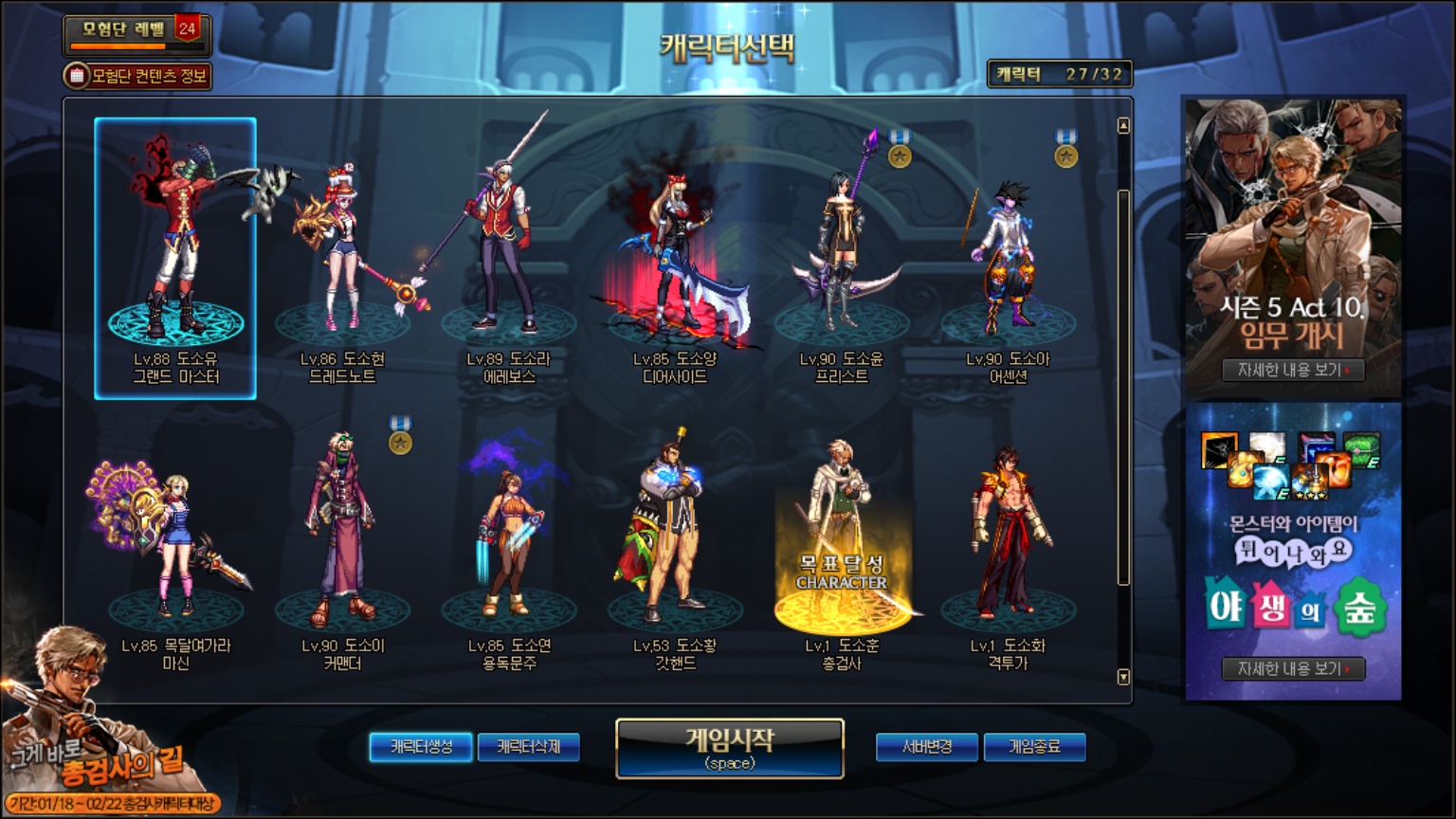Choose the Lv.86 드레드노트 character
Image resolution: width=1456 pixels, height=819 pixels.
342,256
